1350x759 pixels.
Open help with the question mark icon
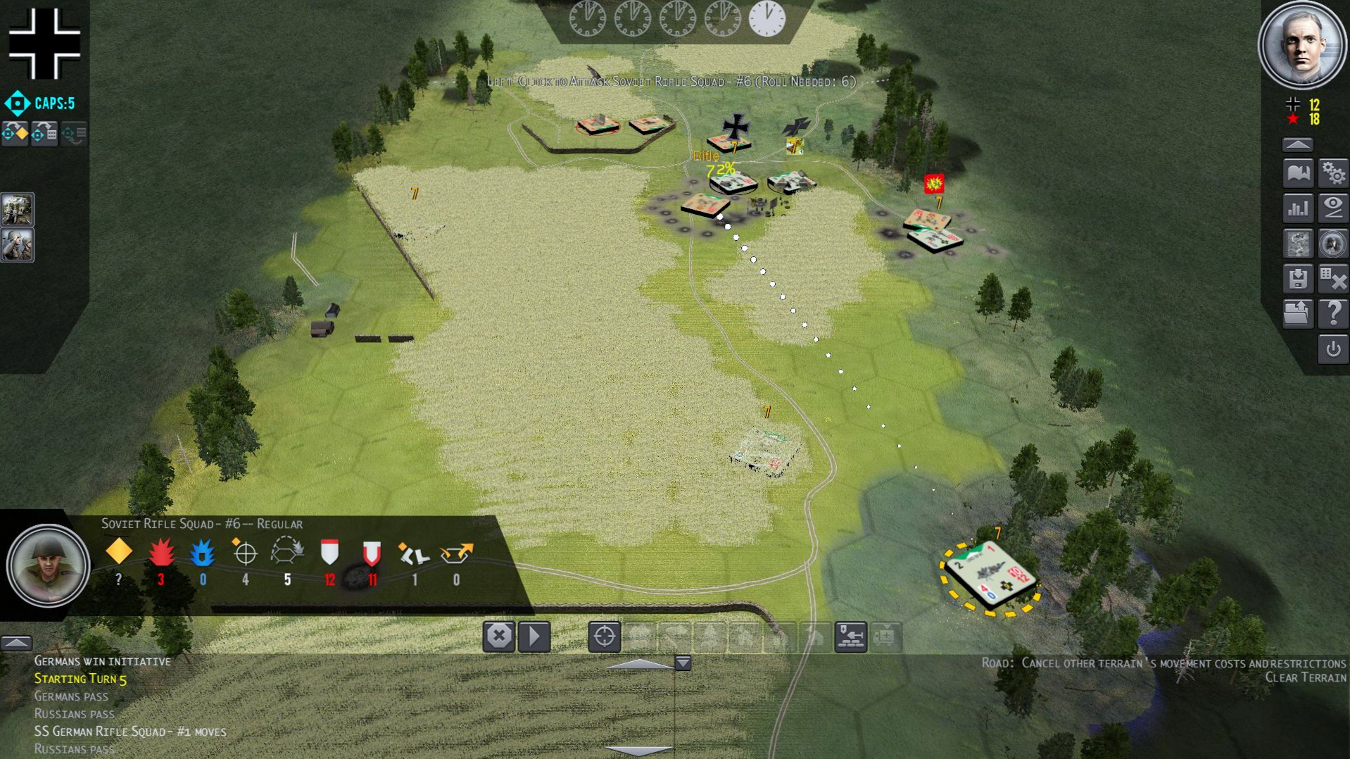(x=1333, y=313)
